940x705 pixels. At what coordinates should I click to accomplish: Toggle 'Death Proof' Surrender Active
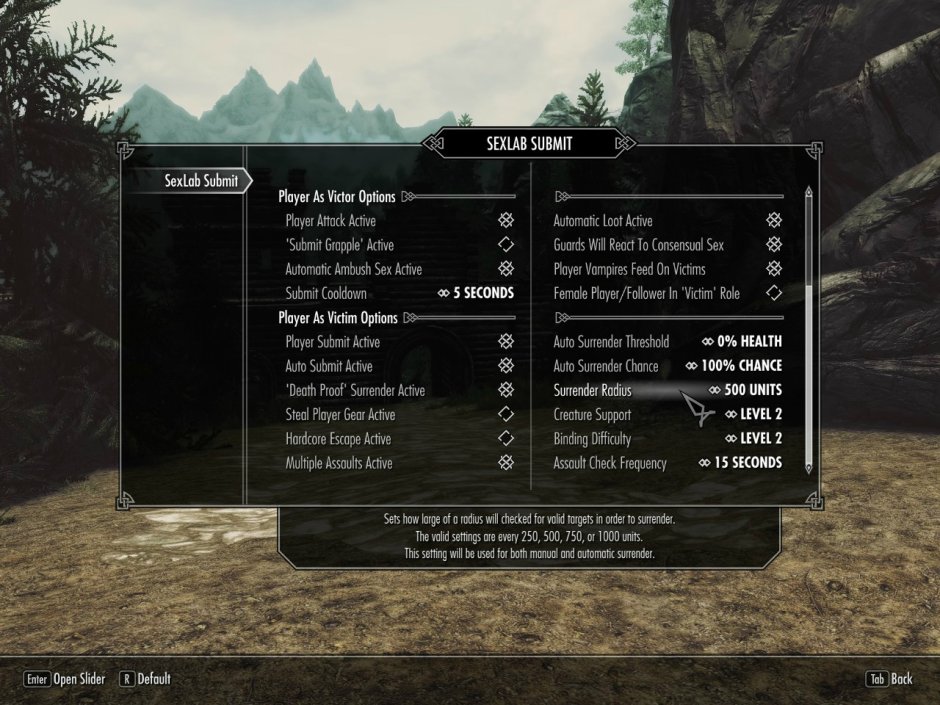pos(506,390)
